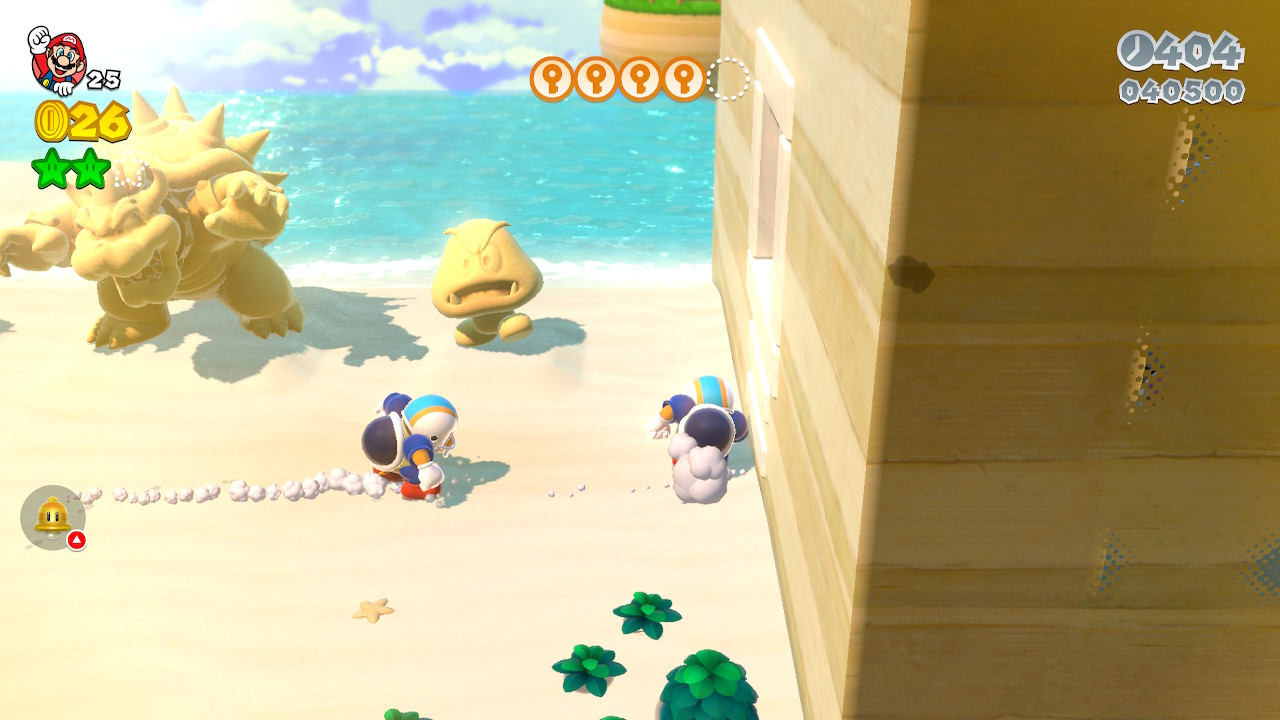This screenshot has width=1280, height=720.
Task: Select the Mario character lives icon
Action: click(58, 60)
